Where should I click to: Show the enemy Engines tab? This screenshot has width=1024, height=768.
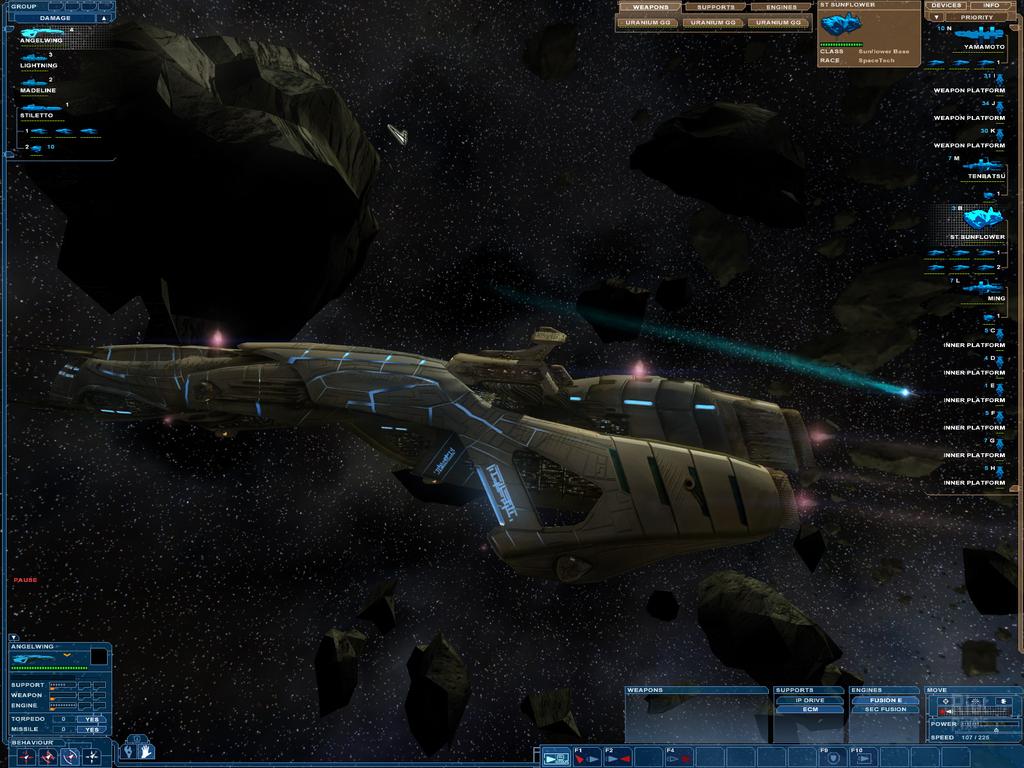pyautogui.click(x=781, y=7)
